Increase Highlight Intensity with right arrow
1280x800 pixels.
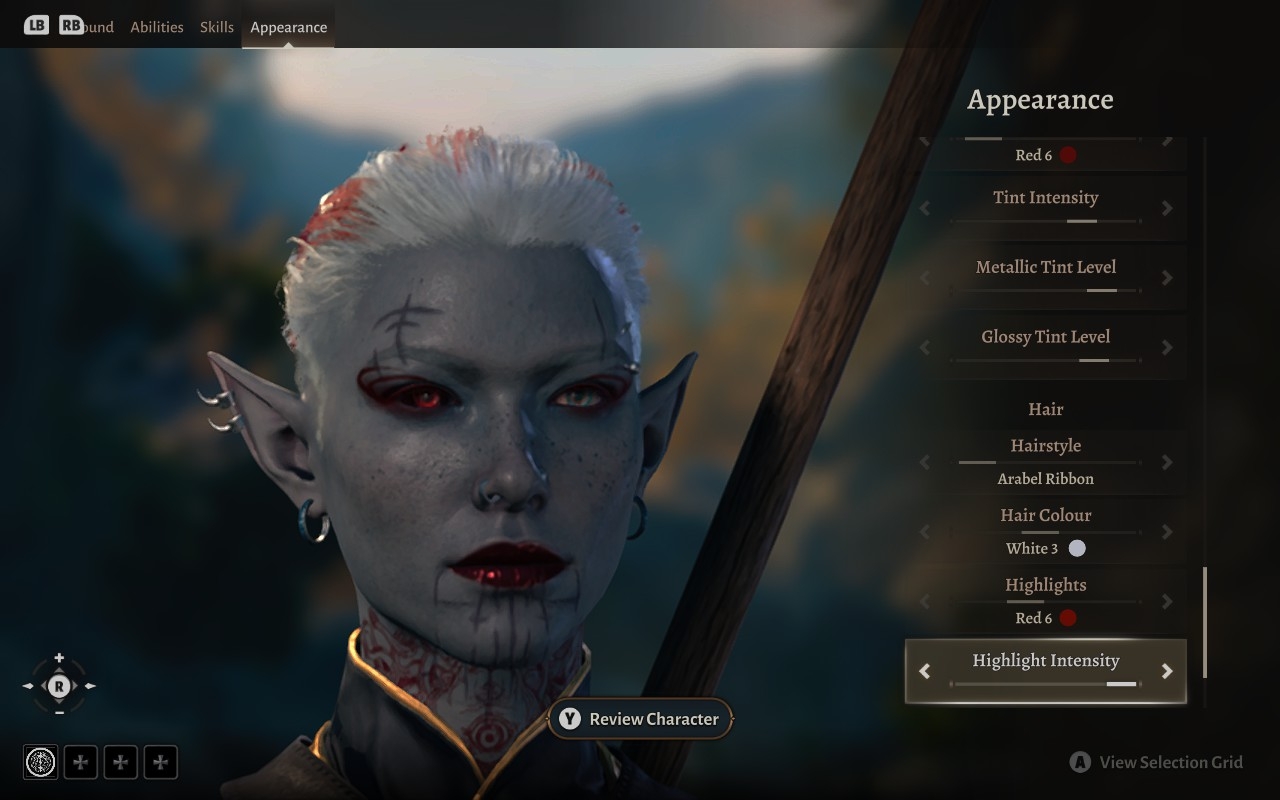coord(1166,671)
